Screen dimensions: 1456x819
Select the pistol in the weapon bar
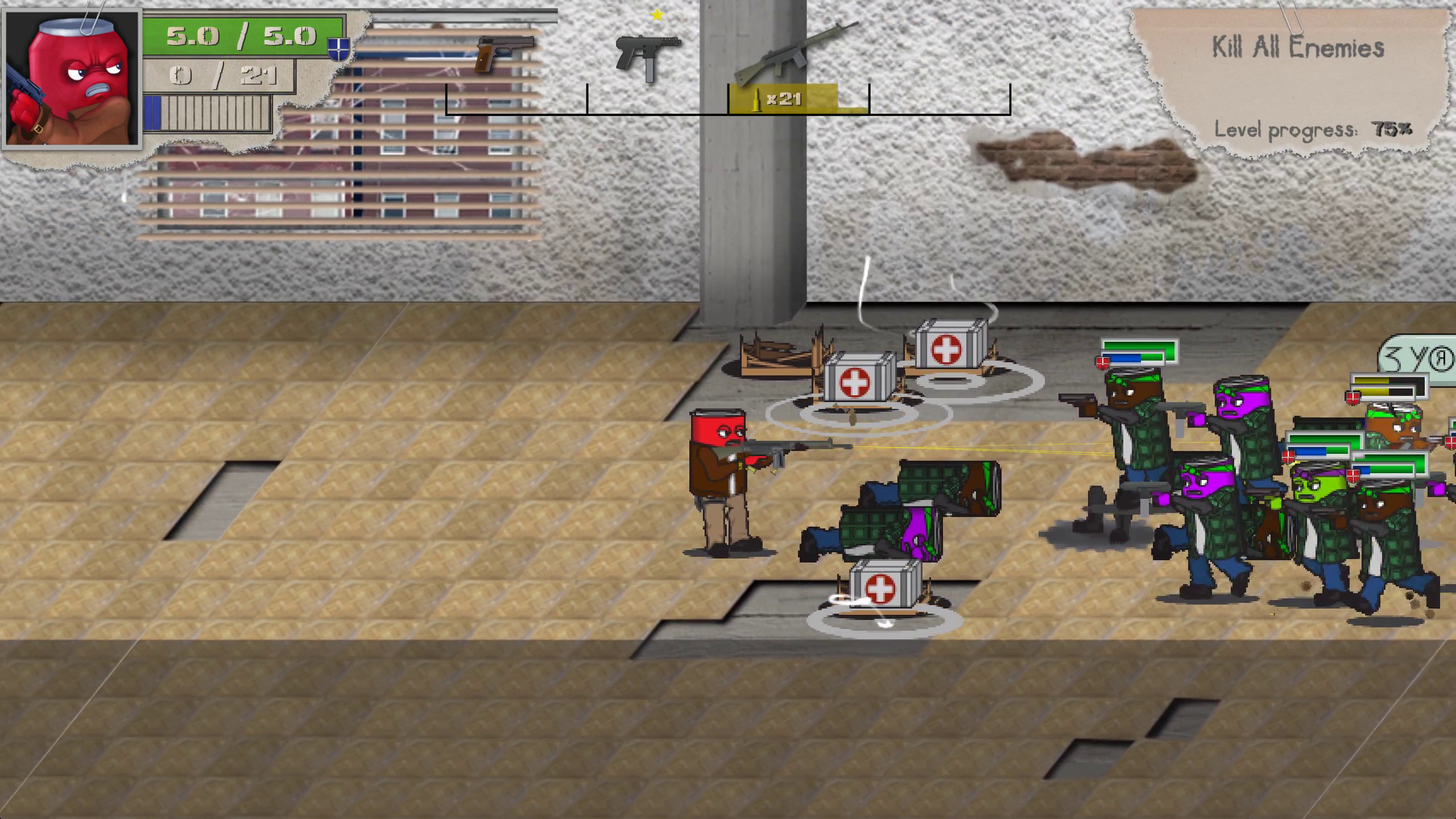pyautogui.click(x=505, y=54)
